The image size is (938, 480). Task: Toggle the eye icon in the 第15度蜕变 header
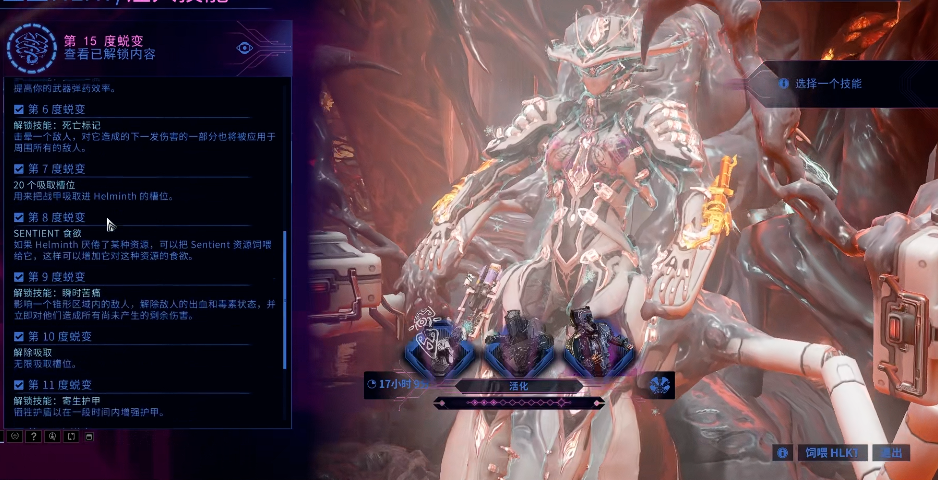point(244,47)
